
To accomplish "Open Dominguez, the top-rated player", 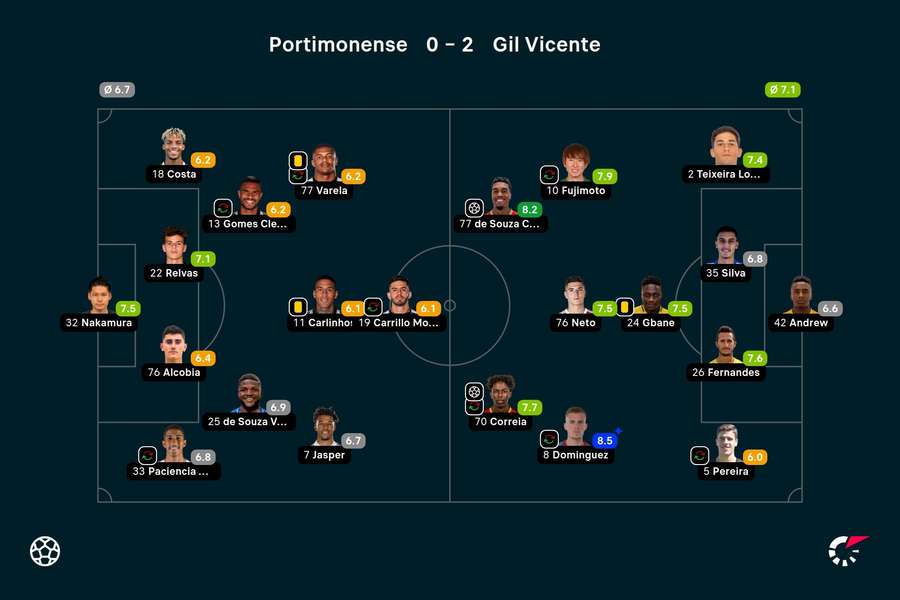I will click(575, 435).
